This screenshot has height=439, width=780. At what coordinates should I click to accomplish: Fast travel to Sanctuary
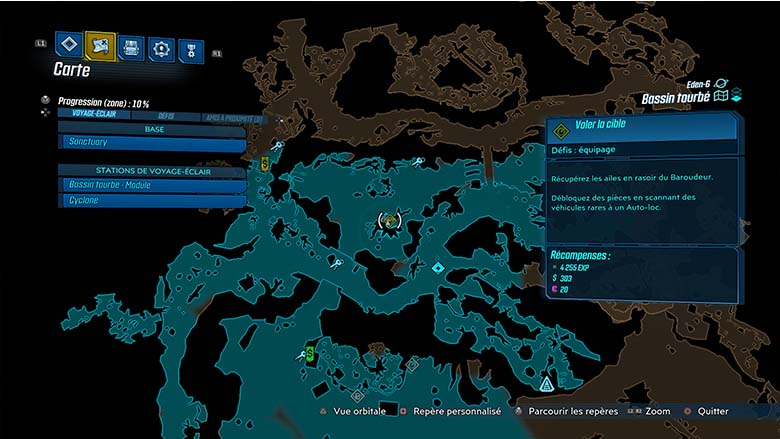coord(152,144)
